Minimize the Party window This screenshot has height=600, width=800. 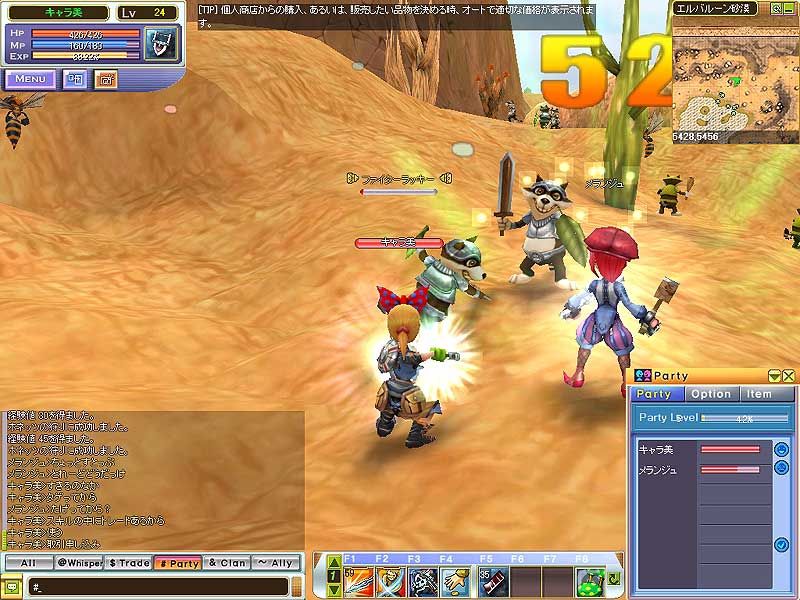pos(774,376)
